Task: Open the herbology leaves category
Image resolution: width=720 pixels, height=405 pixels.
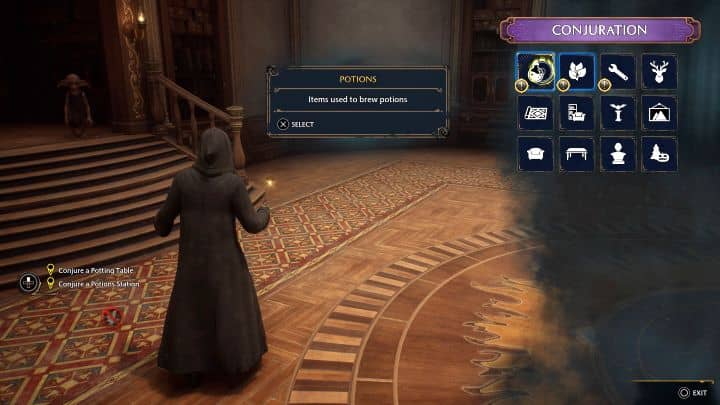Action: (x=577, y=71)
